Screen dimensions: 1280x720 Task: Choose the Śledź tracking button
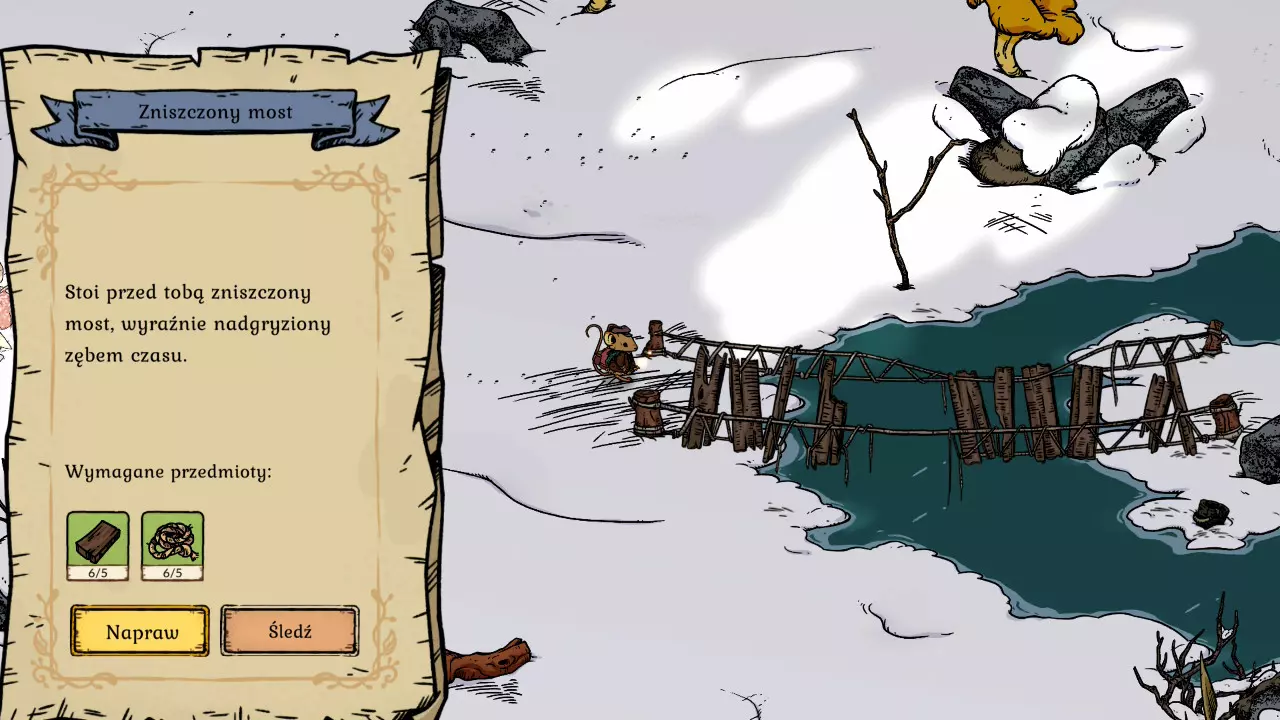(x=289, y=631)
